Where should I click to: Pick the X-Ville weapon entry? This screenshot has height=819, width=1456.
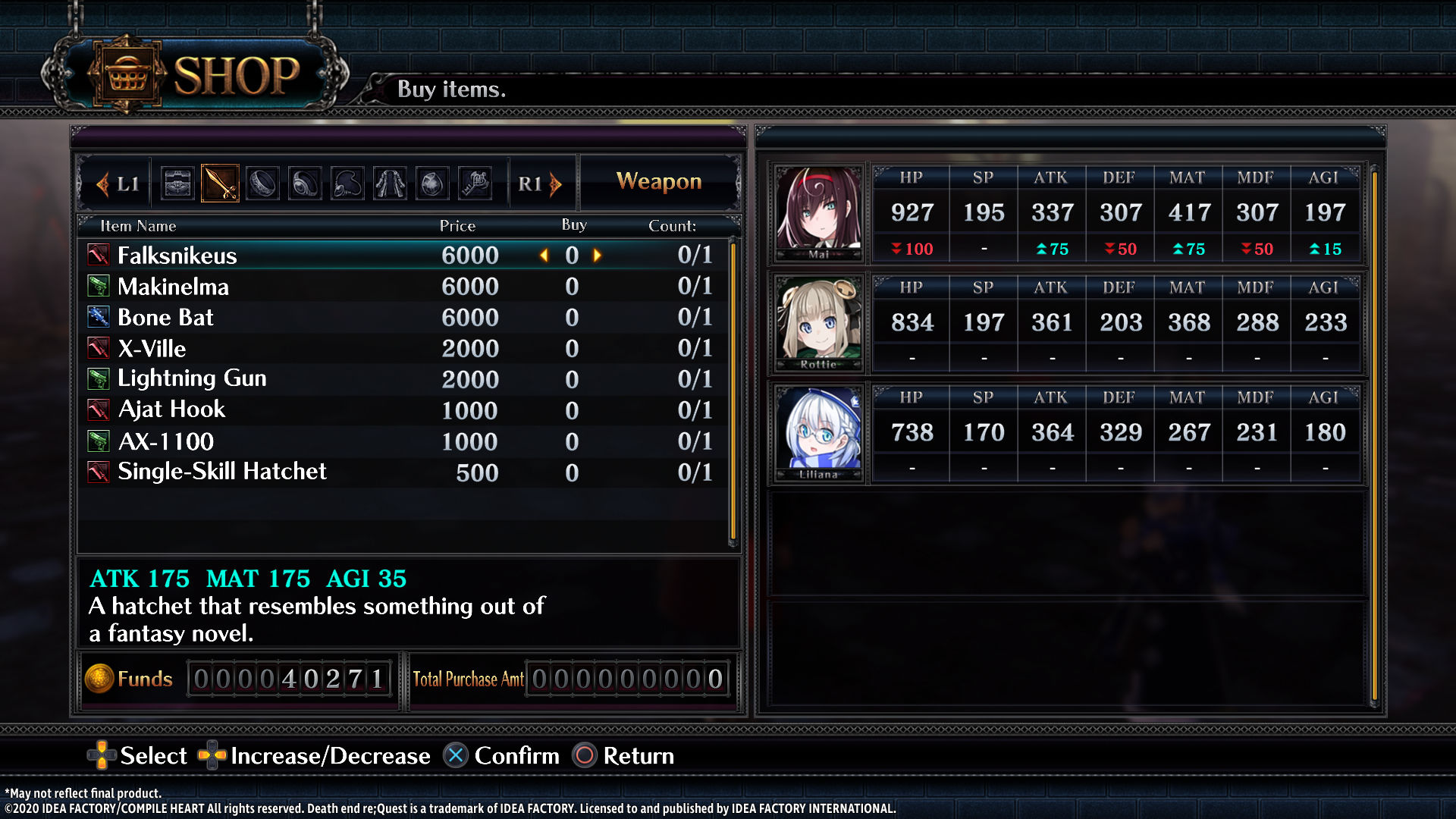tap(152, 349)
